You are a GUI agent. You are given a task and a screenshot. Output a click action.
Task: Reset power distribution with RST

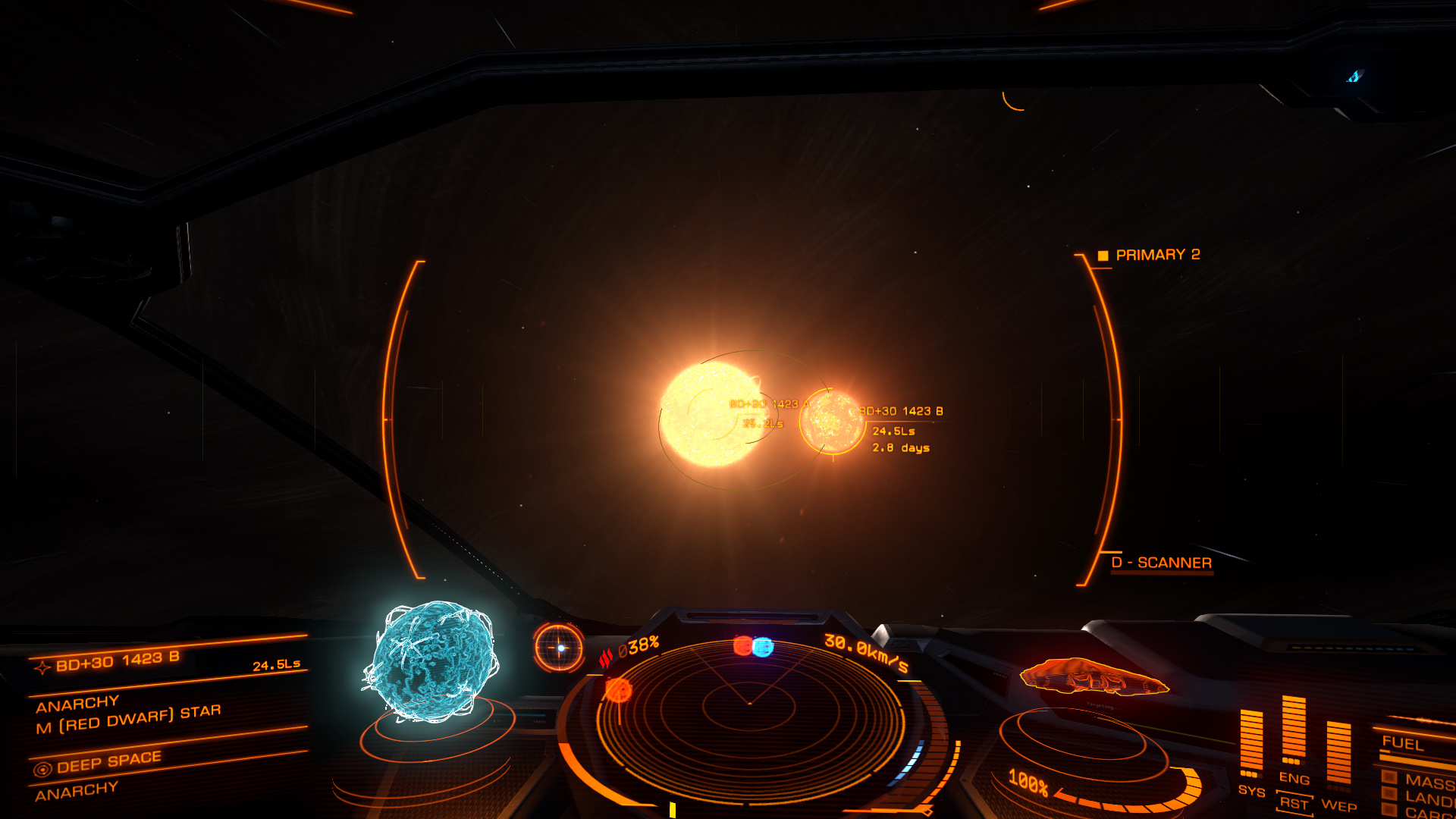coord(1294,803)
